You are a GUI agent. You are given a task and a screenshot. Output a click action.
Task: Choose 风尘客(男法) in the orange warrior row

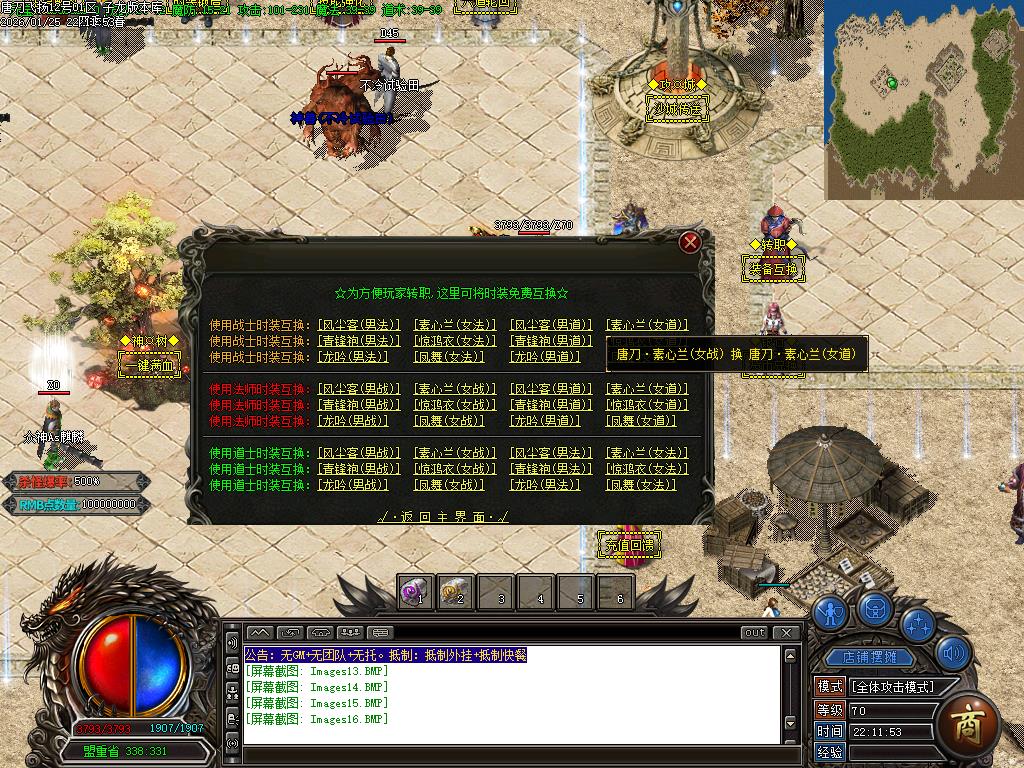click(x=359, y=325)
